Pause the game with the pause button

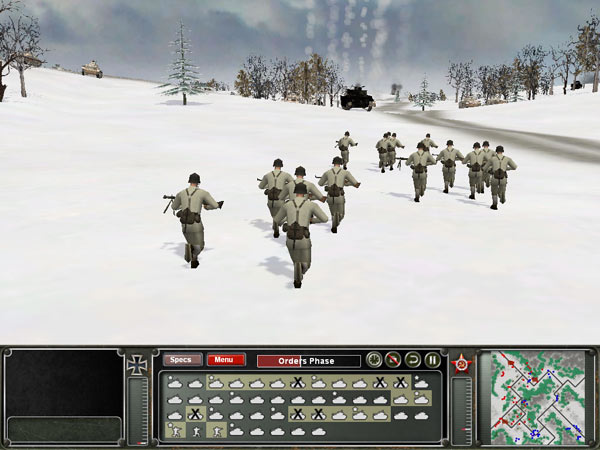coord(433,360)
